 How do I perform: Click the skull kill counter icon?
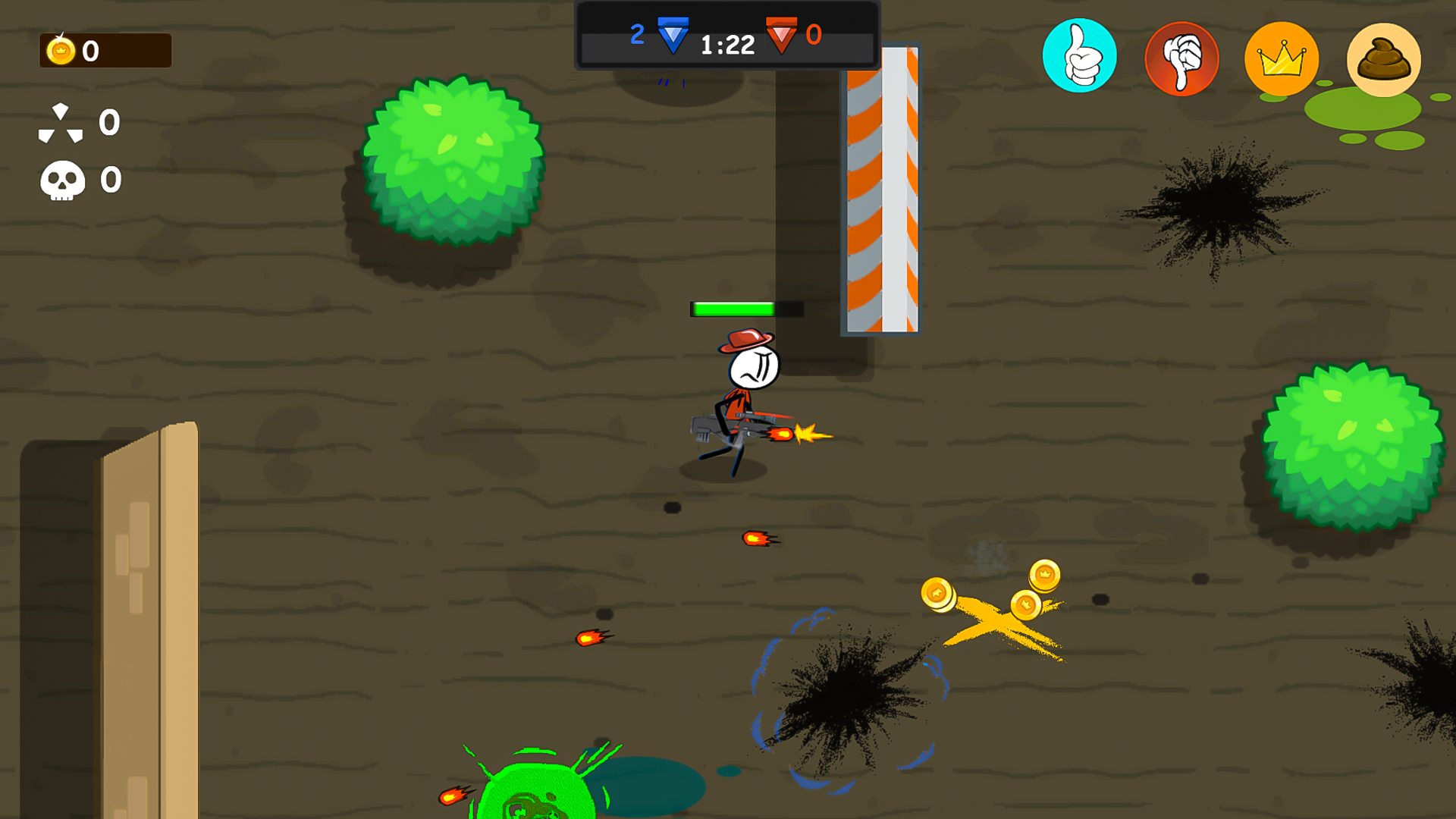[62, 180]
